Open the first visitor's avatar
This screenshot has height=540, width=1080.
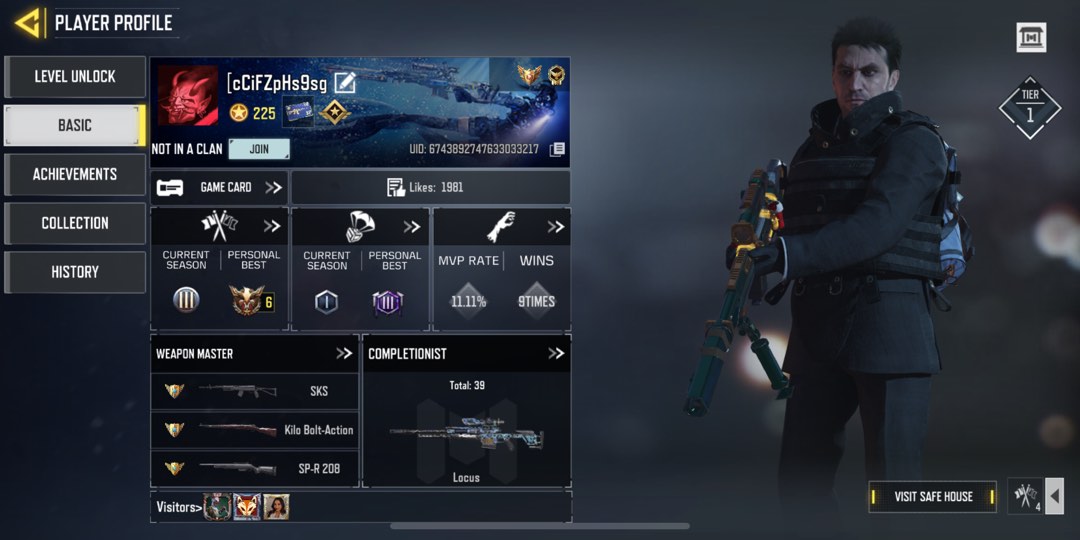click(x=218, y=507)
